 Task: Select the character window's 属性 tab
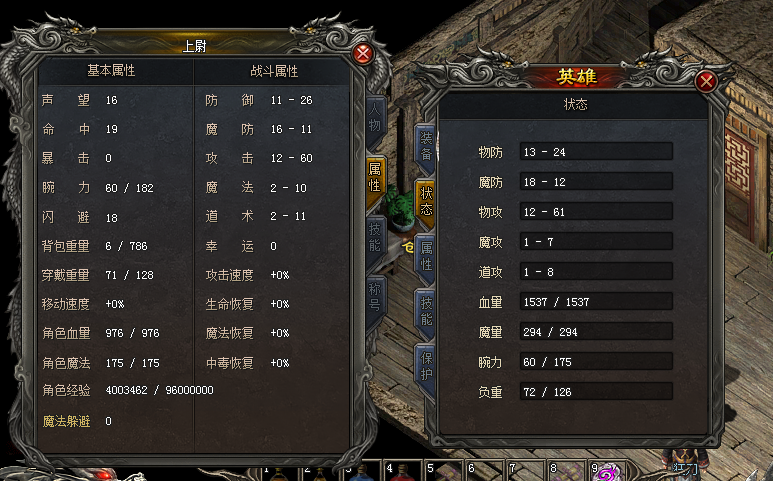375,177
